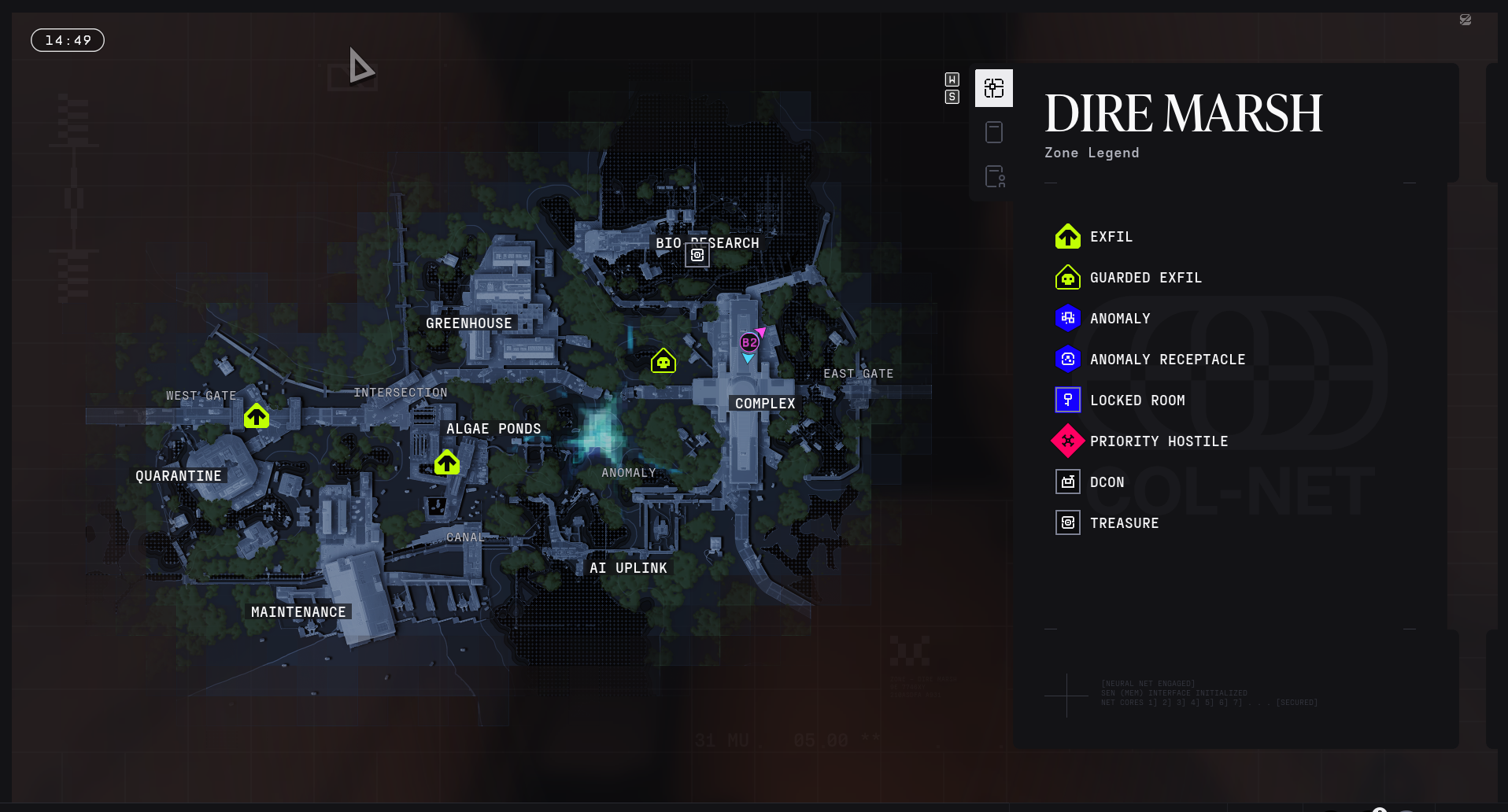Select the guarded exfil skull marker on map
Image resolution: width=1508 pixels, height=812 pixels.
pos(663,361)
